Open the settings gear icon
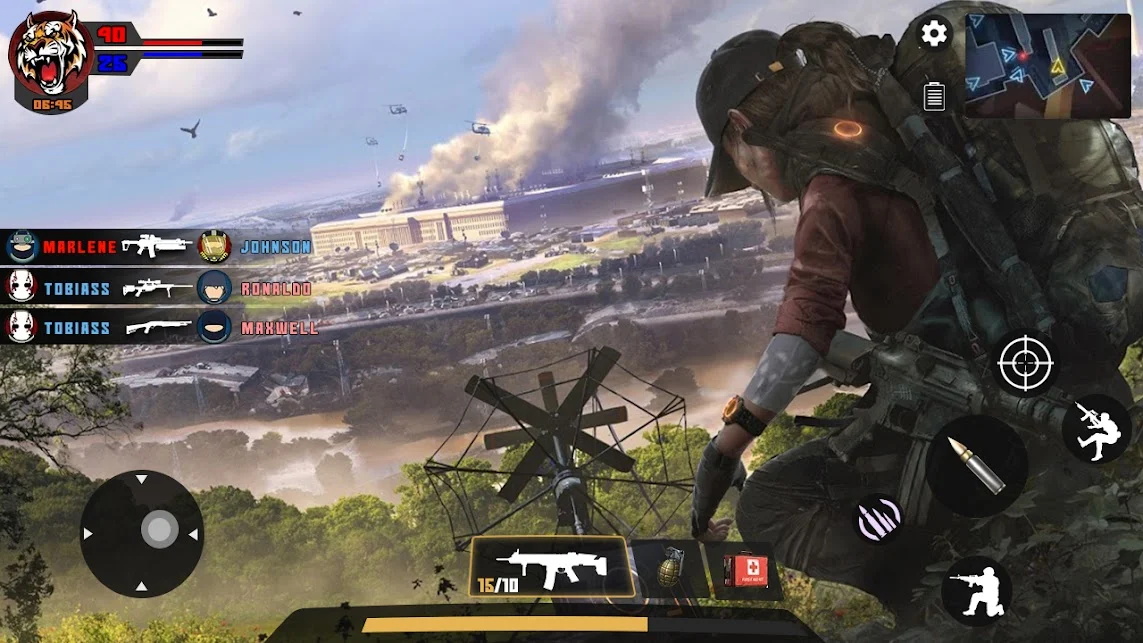 pyautogui.click(x=934, y=34)
